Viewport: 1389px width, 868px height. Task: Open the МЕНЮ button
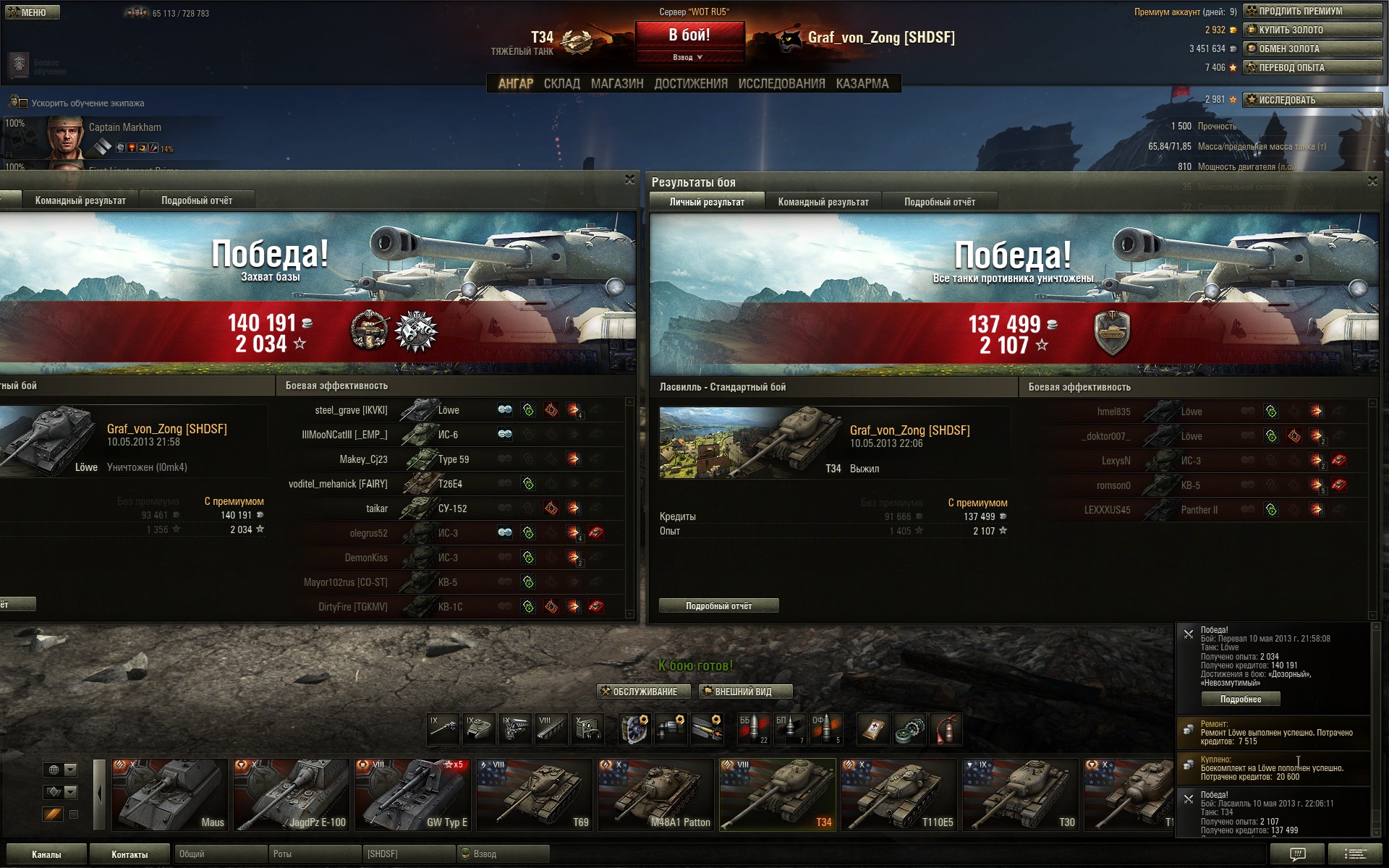pyautogui.click(x=33, y=12)
